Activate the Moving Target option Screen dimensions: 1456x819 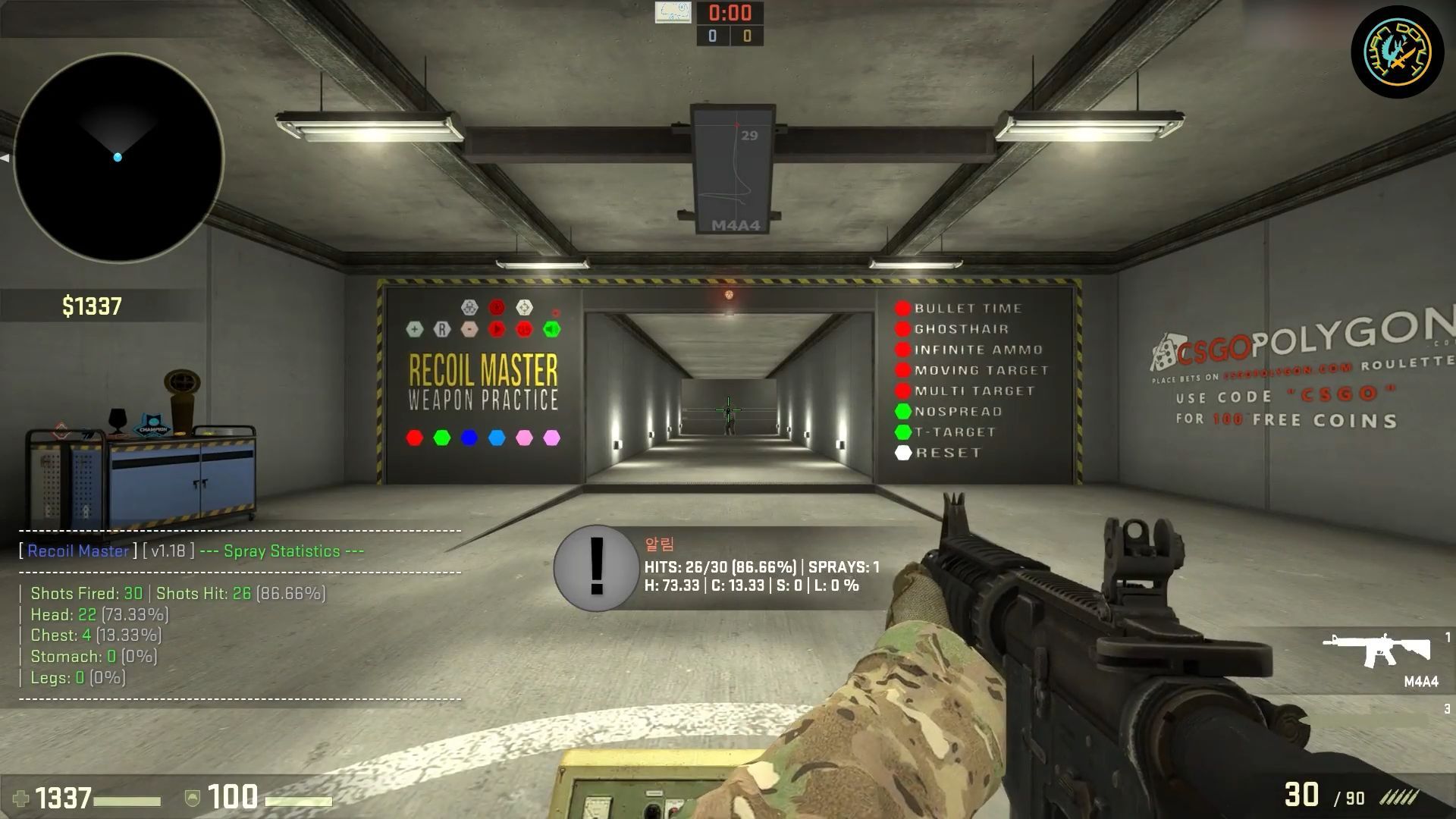(902, 370)
